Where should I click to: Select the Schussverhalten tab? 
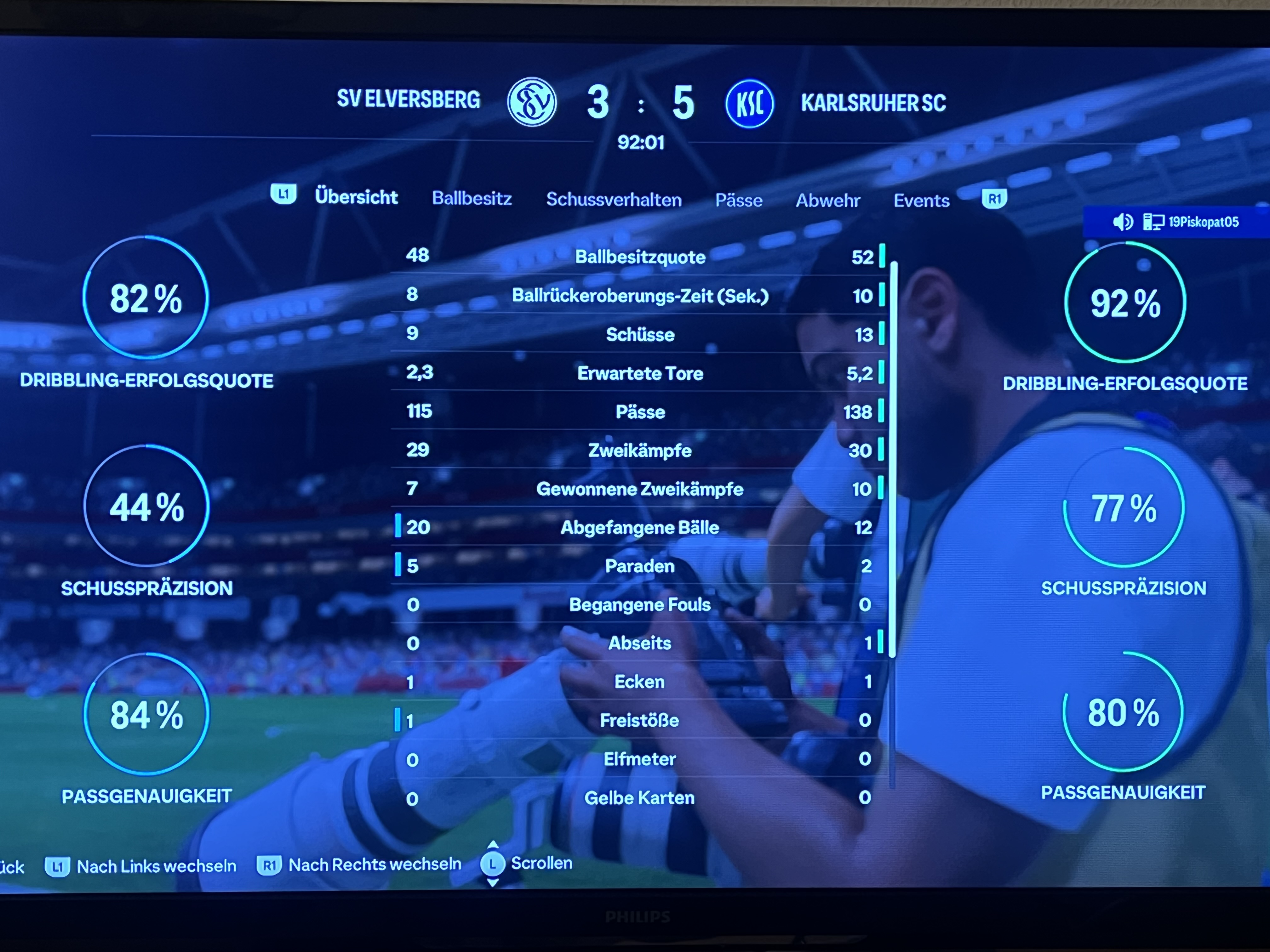[x=613, y=200]
